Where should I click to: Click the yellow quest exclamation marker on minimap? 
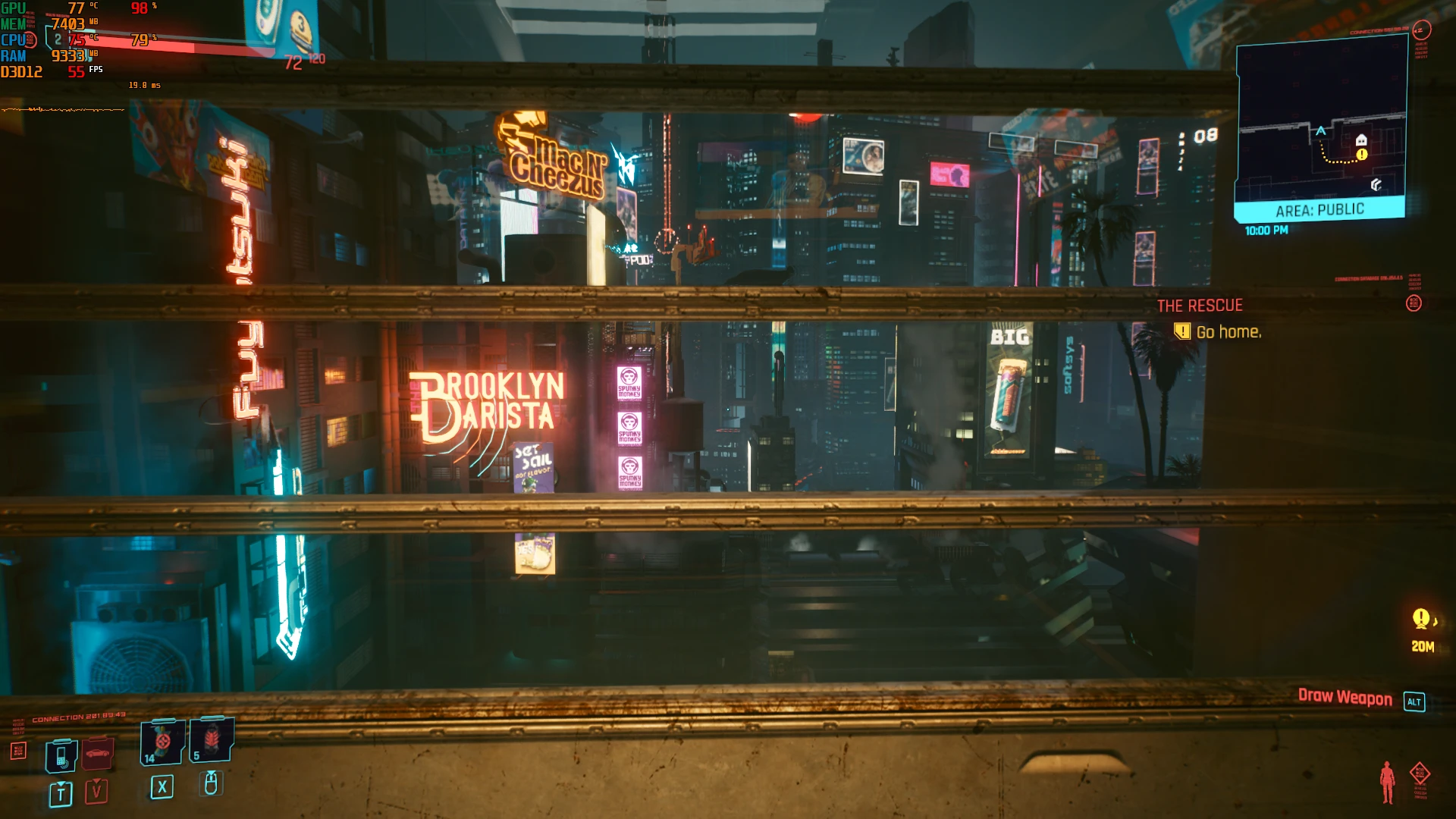click(1361, 154)
